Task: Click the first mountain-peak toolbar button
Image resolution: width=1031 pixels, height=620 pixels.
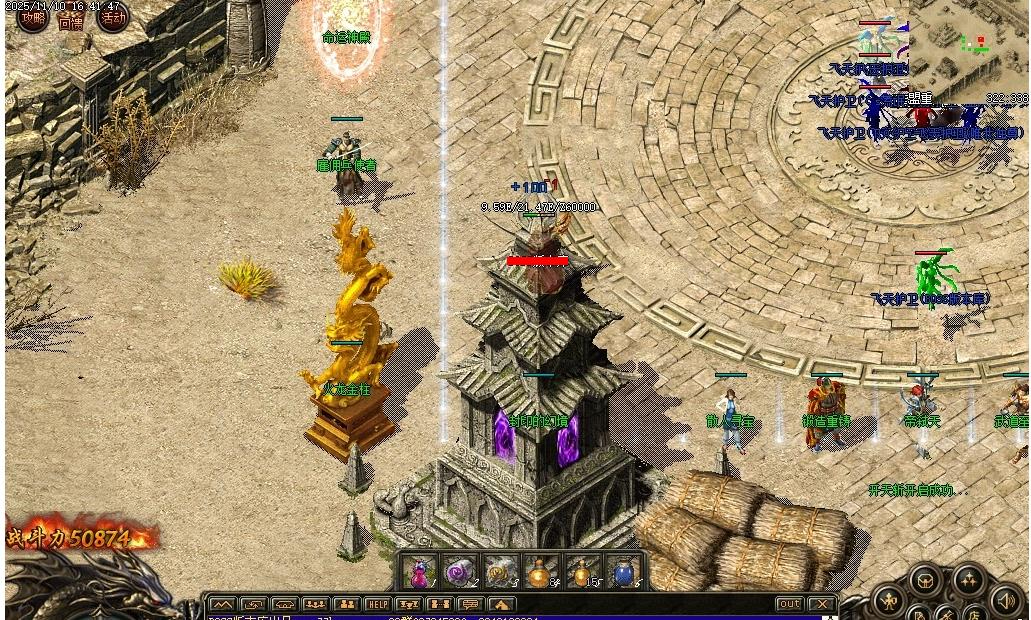Action: tap(222, 605)
